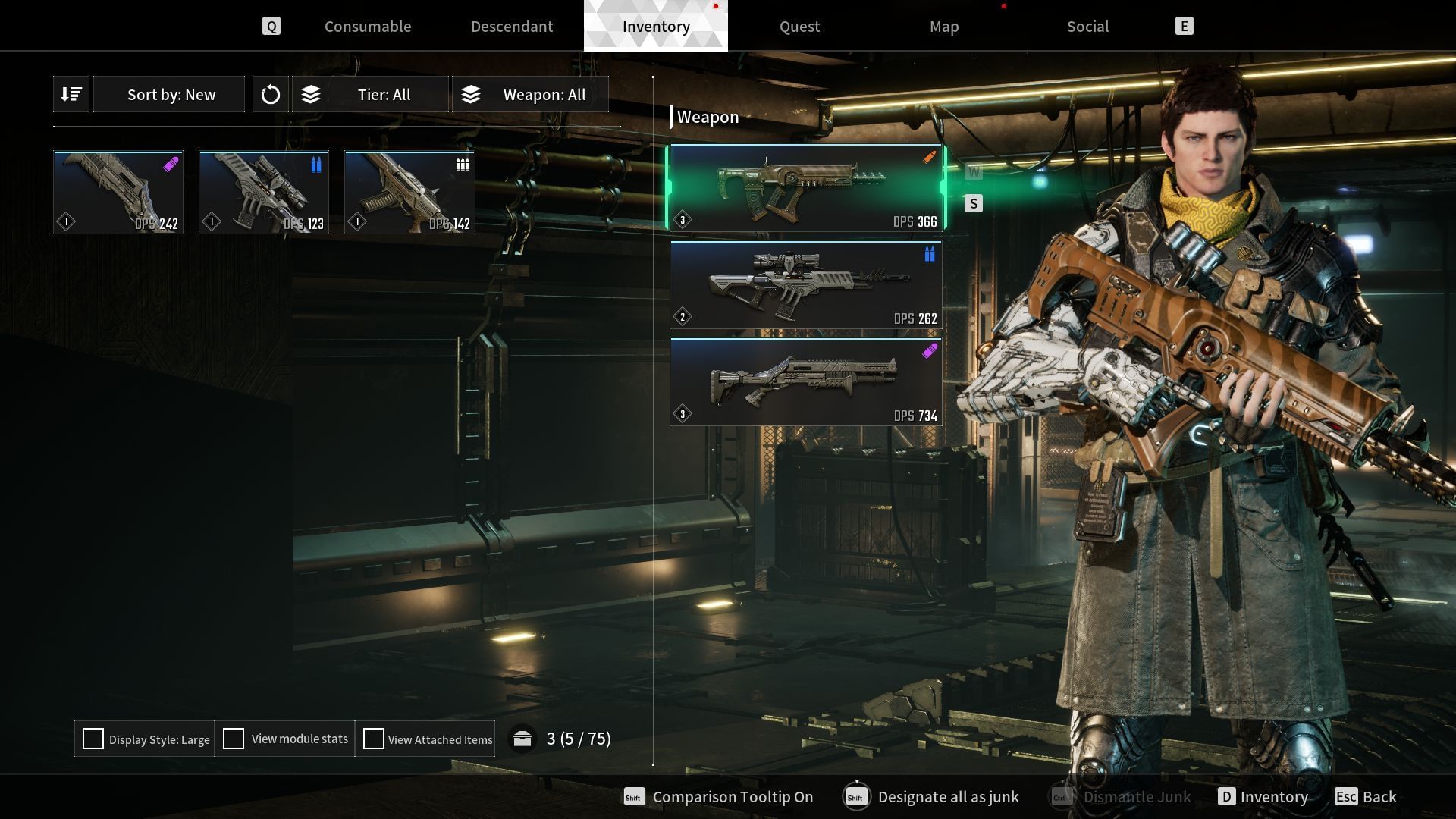The image size is (1456, 819).
Task: Click Designate all as junk
Action: tap(948, 797)
